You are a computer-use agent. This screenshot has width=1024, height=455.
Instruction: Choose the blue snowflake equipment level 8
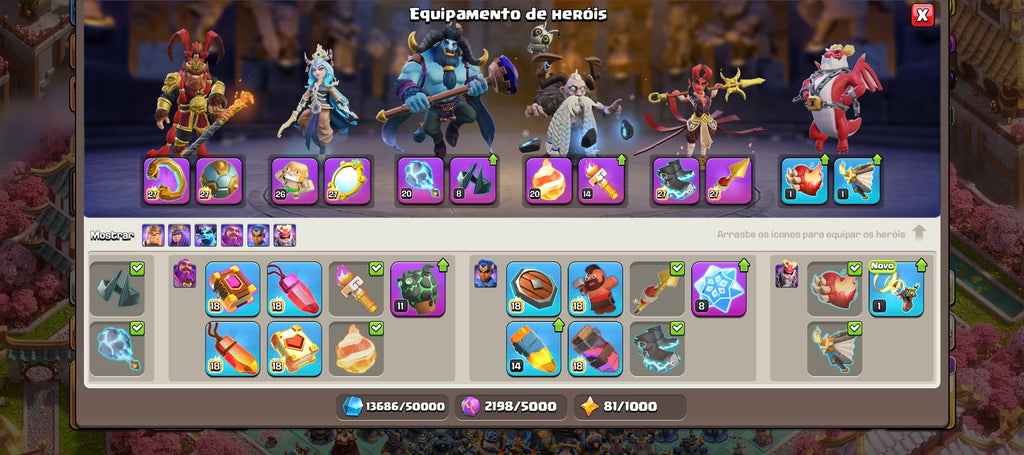coord(719,289)
